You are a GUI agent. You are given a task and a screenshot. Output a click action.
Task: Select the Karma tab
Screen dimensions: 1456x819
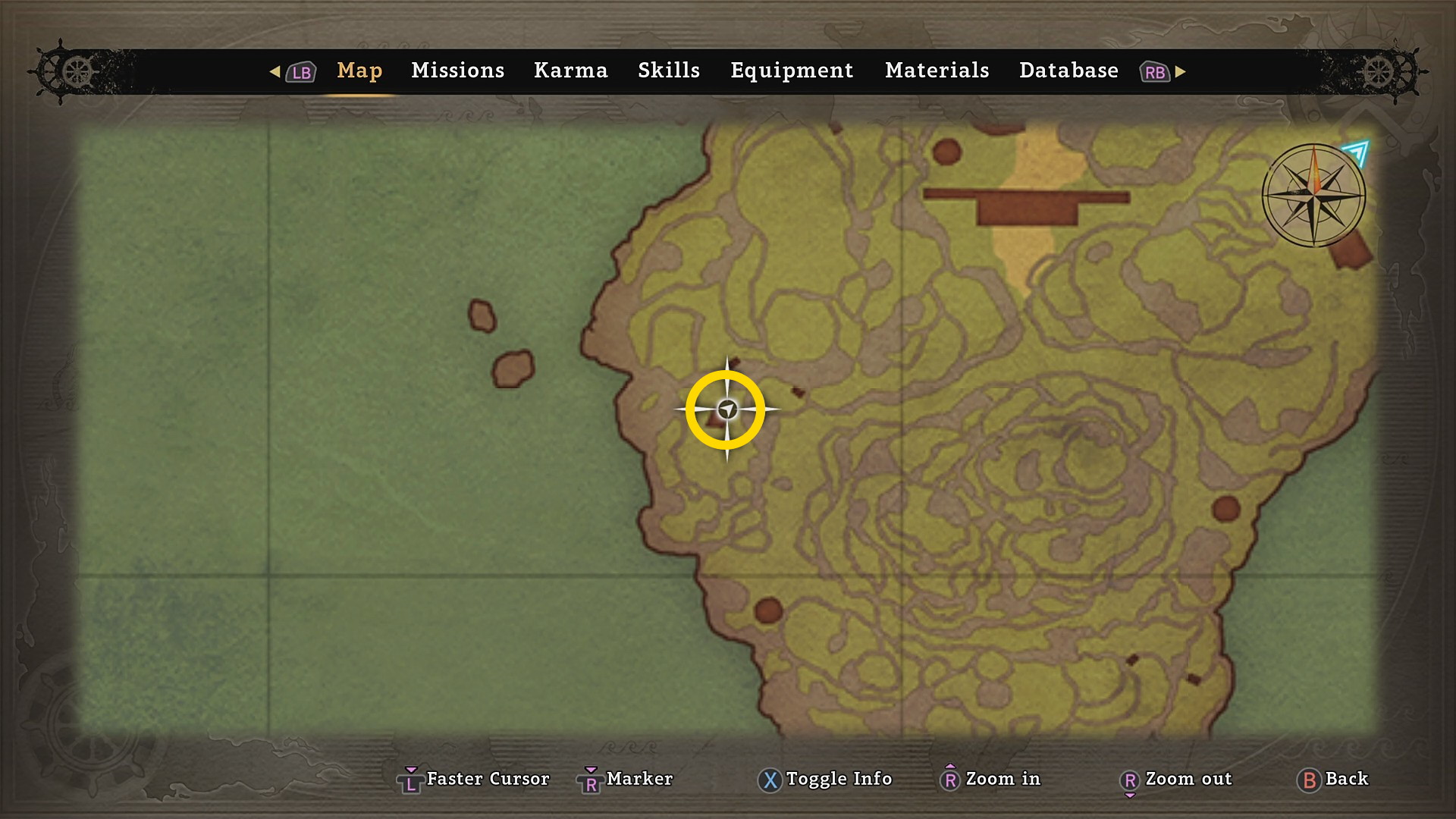(x=570, y=71)
